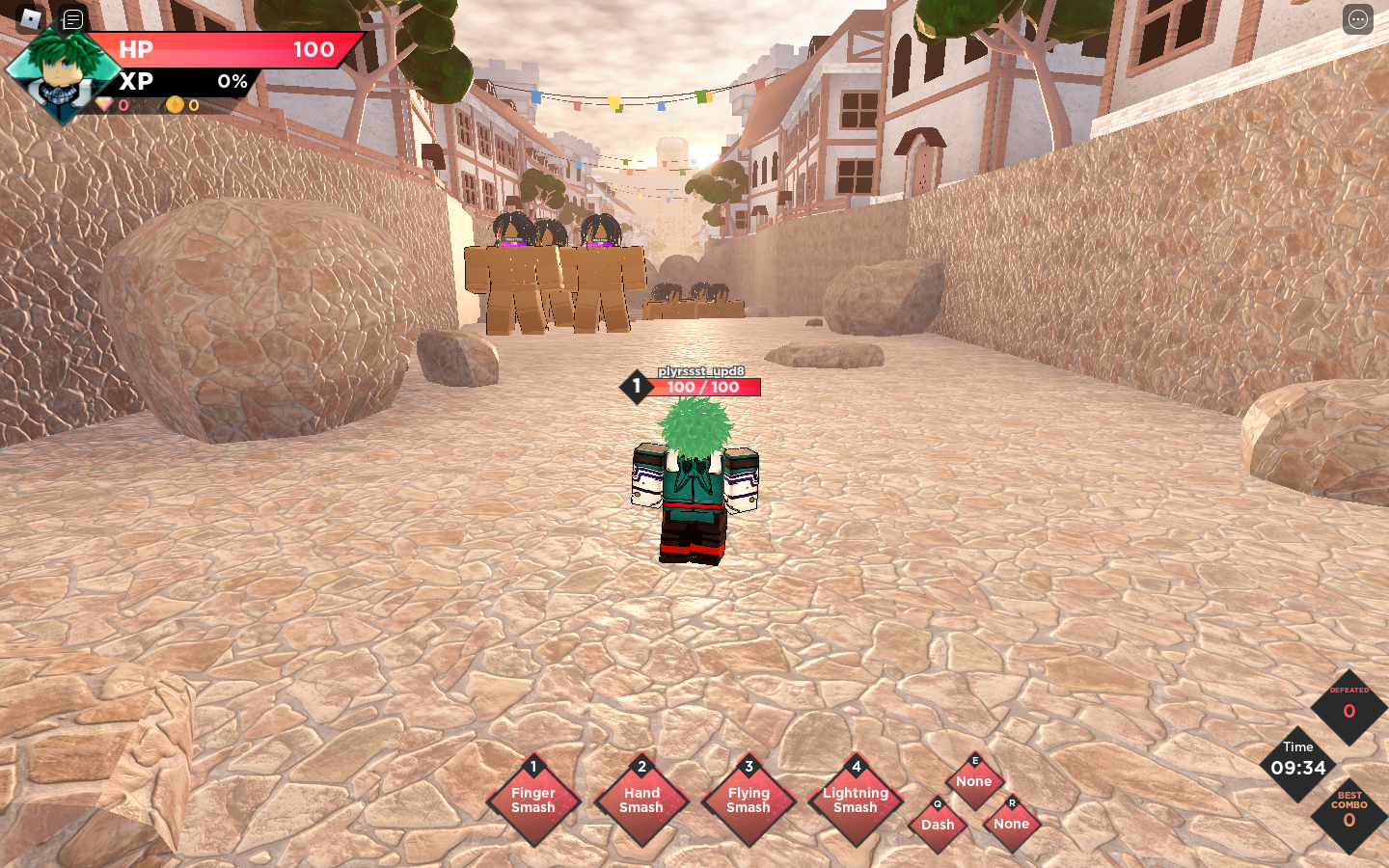Trigger the Flying Smash ability
Screen dimensions: 1389x868
[x=749, y=800]
